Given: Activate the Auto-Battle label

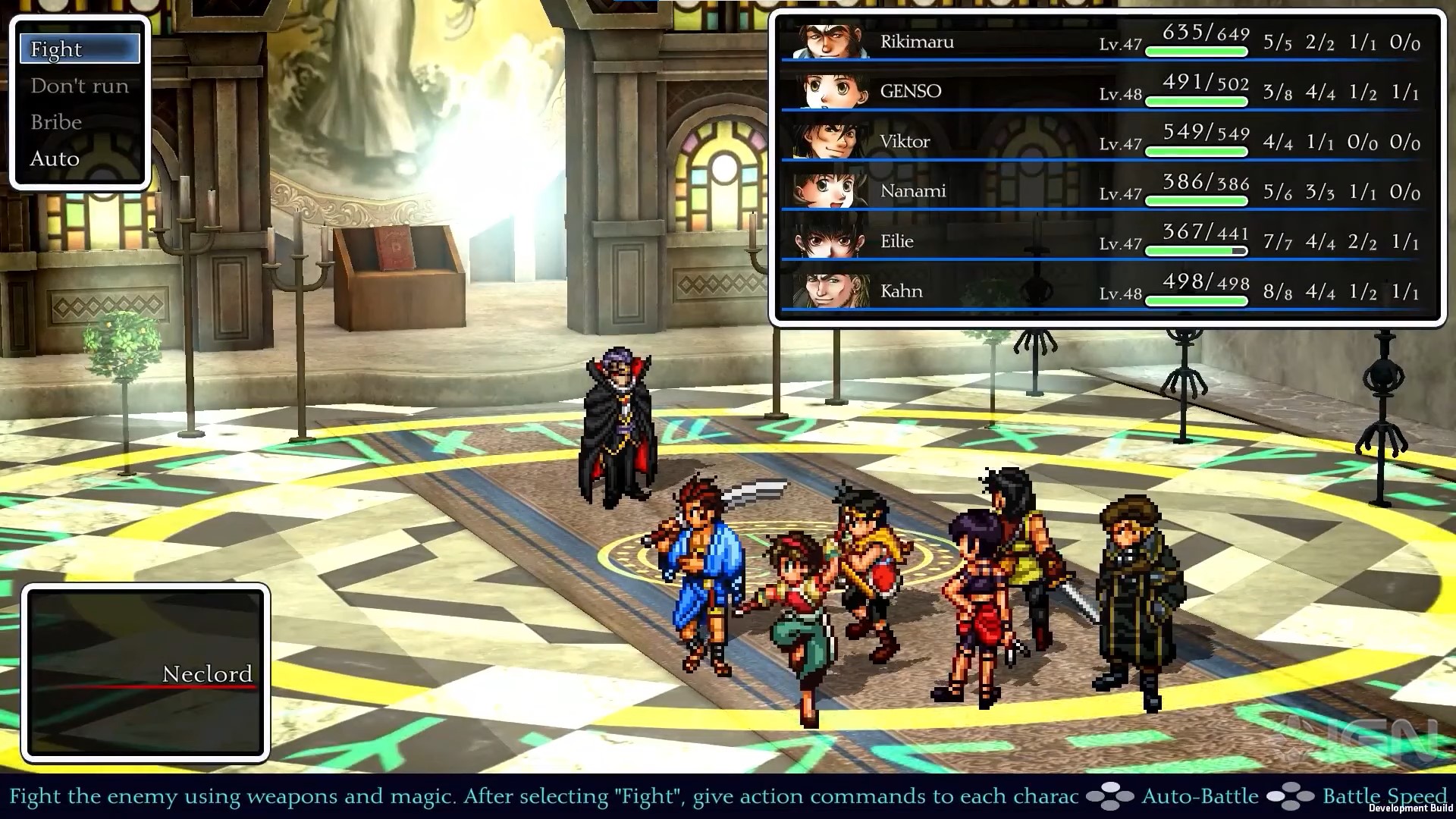Looking at the screenshot, I should click(x=1200, y=796).
